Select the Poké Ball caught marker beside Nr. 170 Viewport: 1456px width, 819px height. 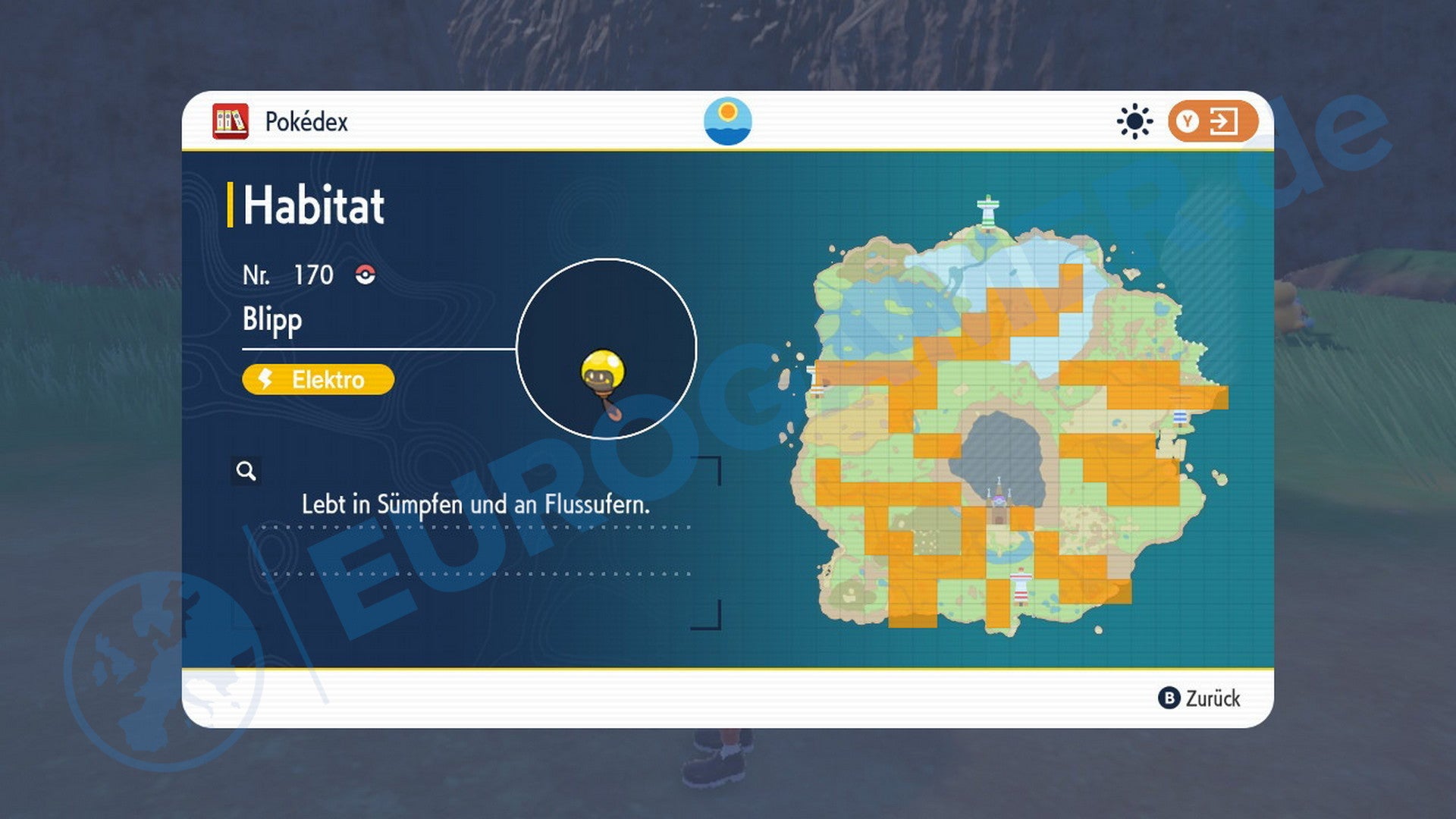pos(366,275)
